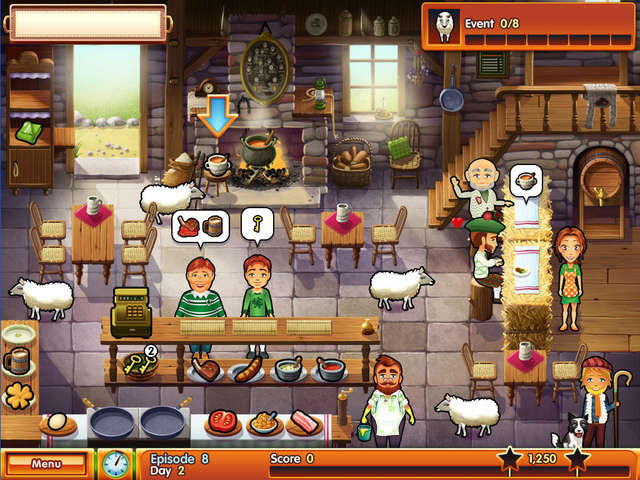Choose the baked beans ingredient
The image size is (640, 480).
tap(263, 423)
